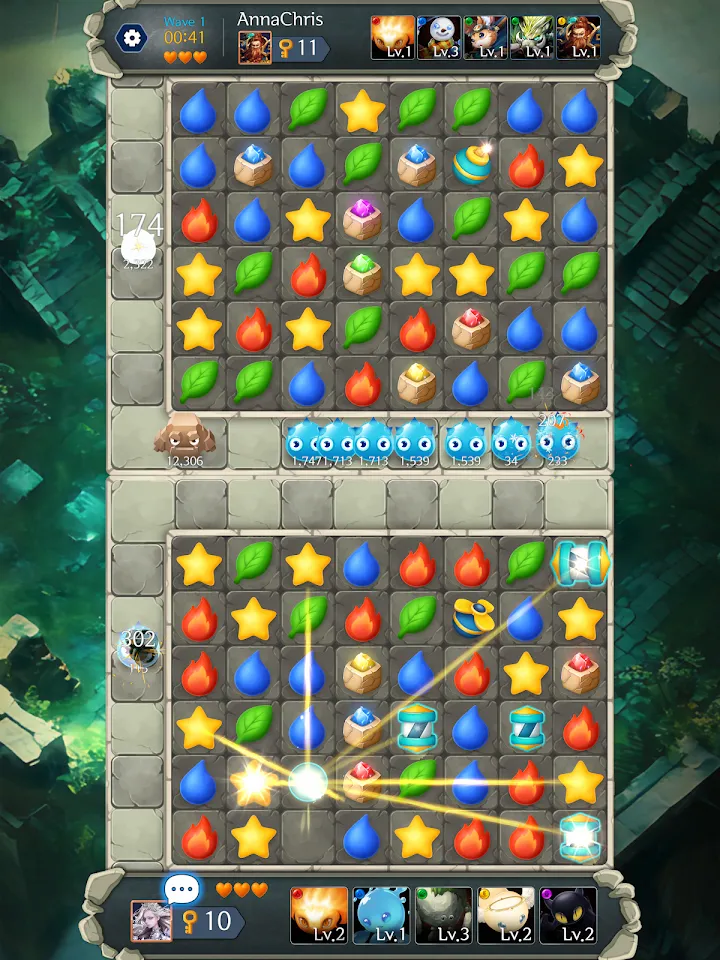Open the chat speech bubble
This screenshot has width=720, height=960.
pos(182,888)
